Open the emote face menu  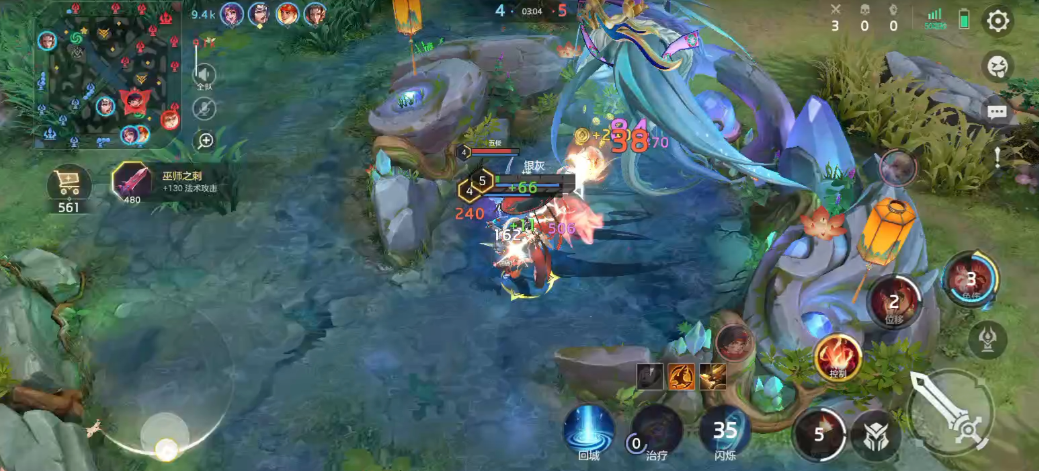point(997,67)
